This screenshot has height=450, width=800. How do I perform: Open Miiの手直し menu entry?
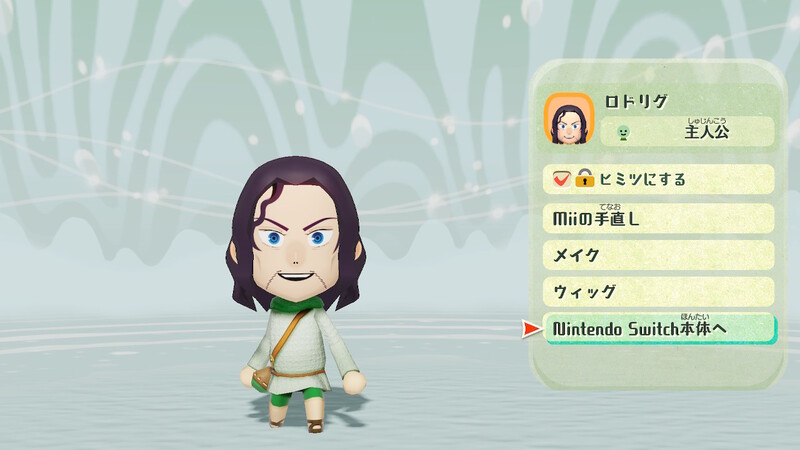point(659,218)
